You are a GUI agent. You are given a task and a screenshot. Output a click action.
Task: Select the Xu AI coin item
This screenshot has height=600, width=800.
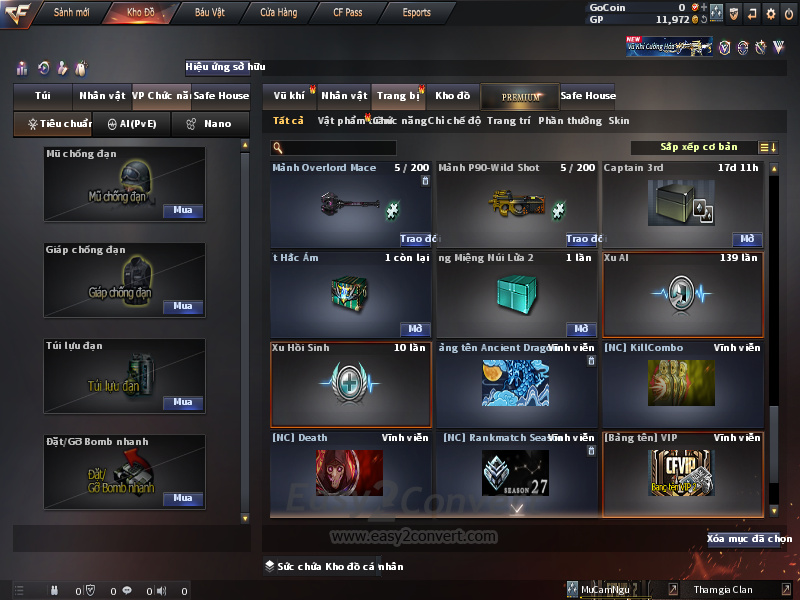tap(682, 295)
